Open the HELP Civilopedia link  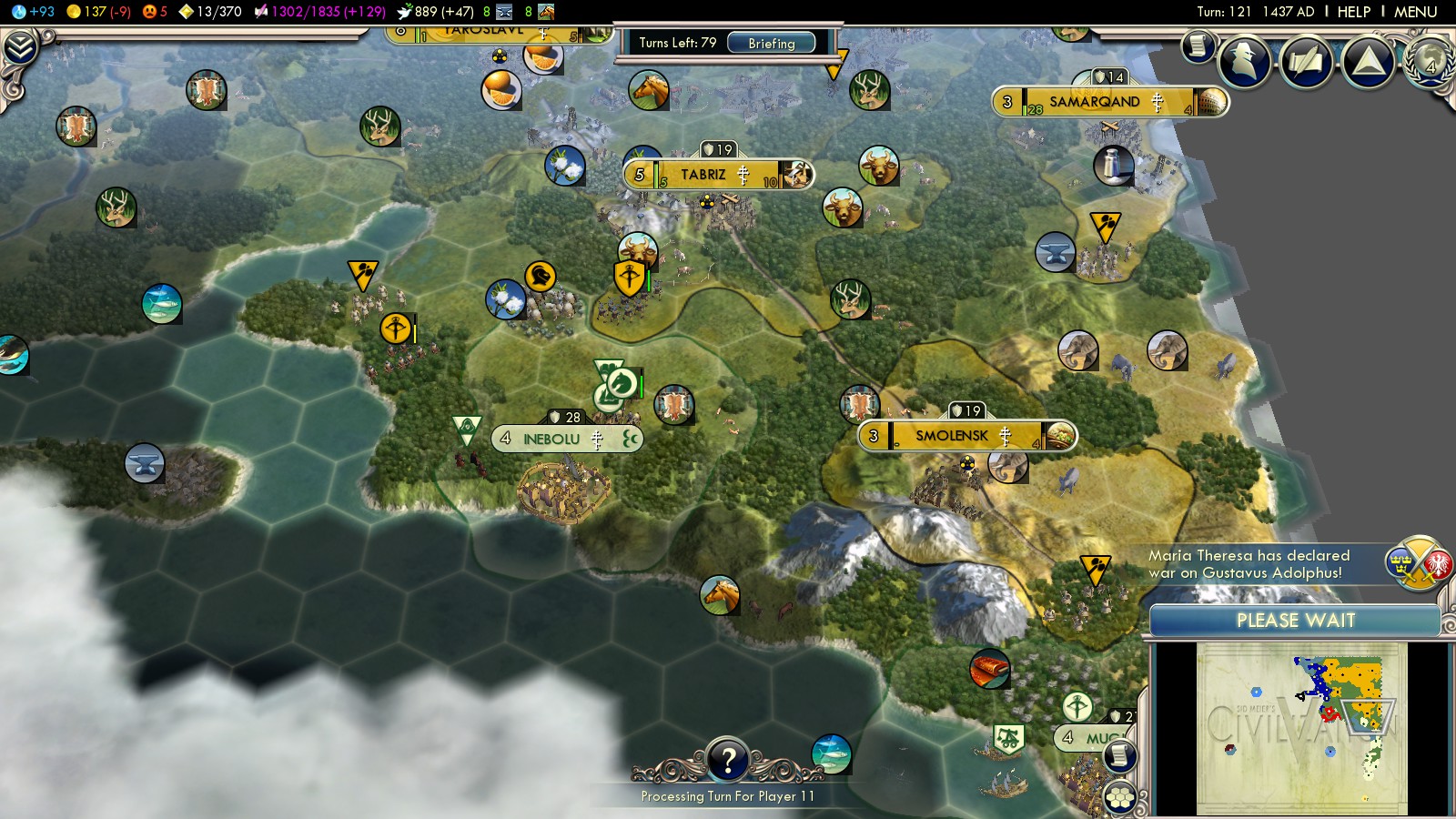pos(1353,12)
